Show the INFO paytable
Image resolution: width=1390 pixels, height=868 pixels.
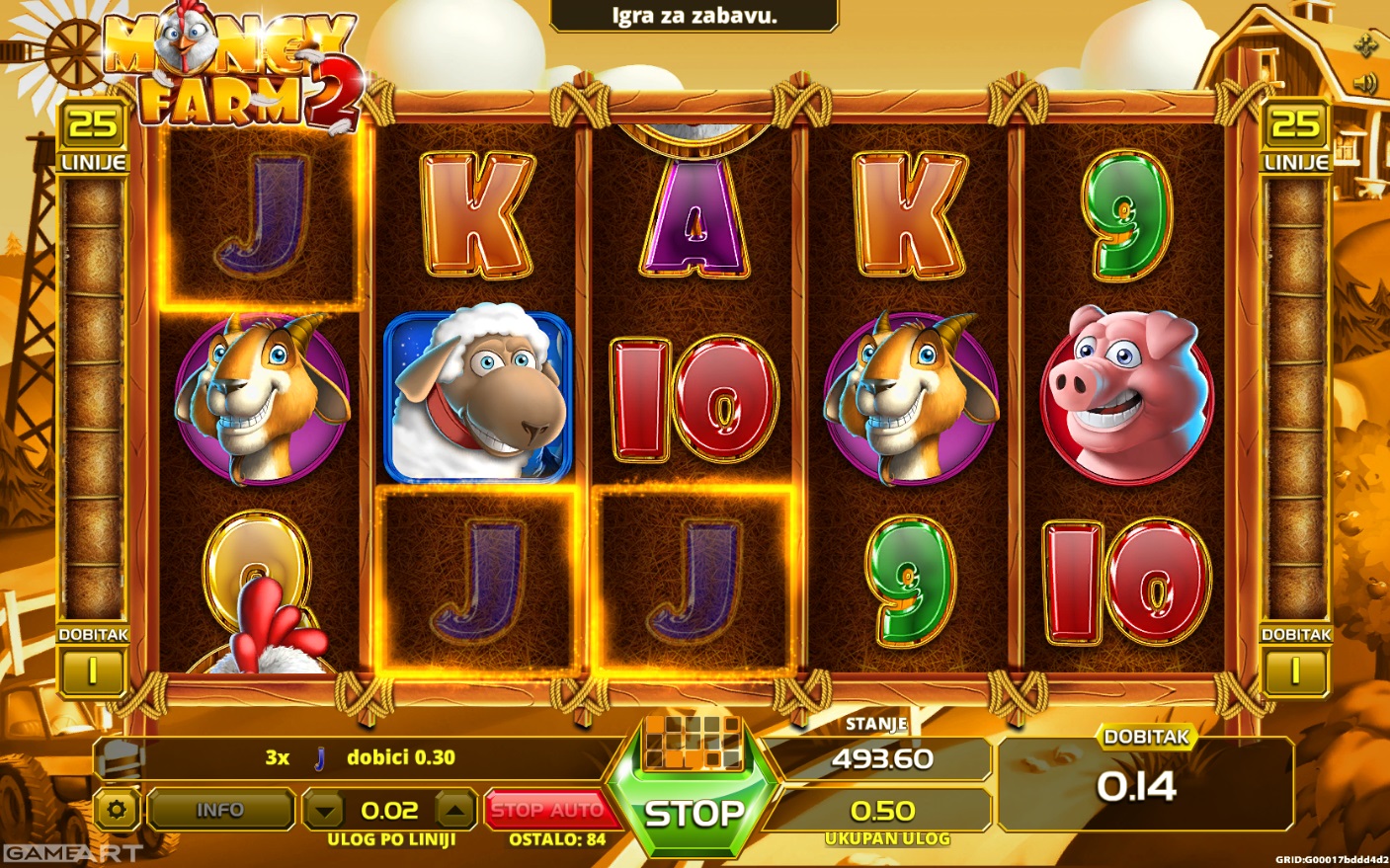[x=219, y=811]
